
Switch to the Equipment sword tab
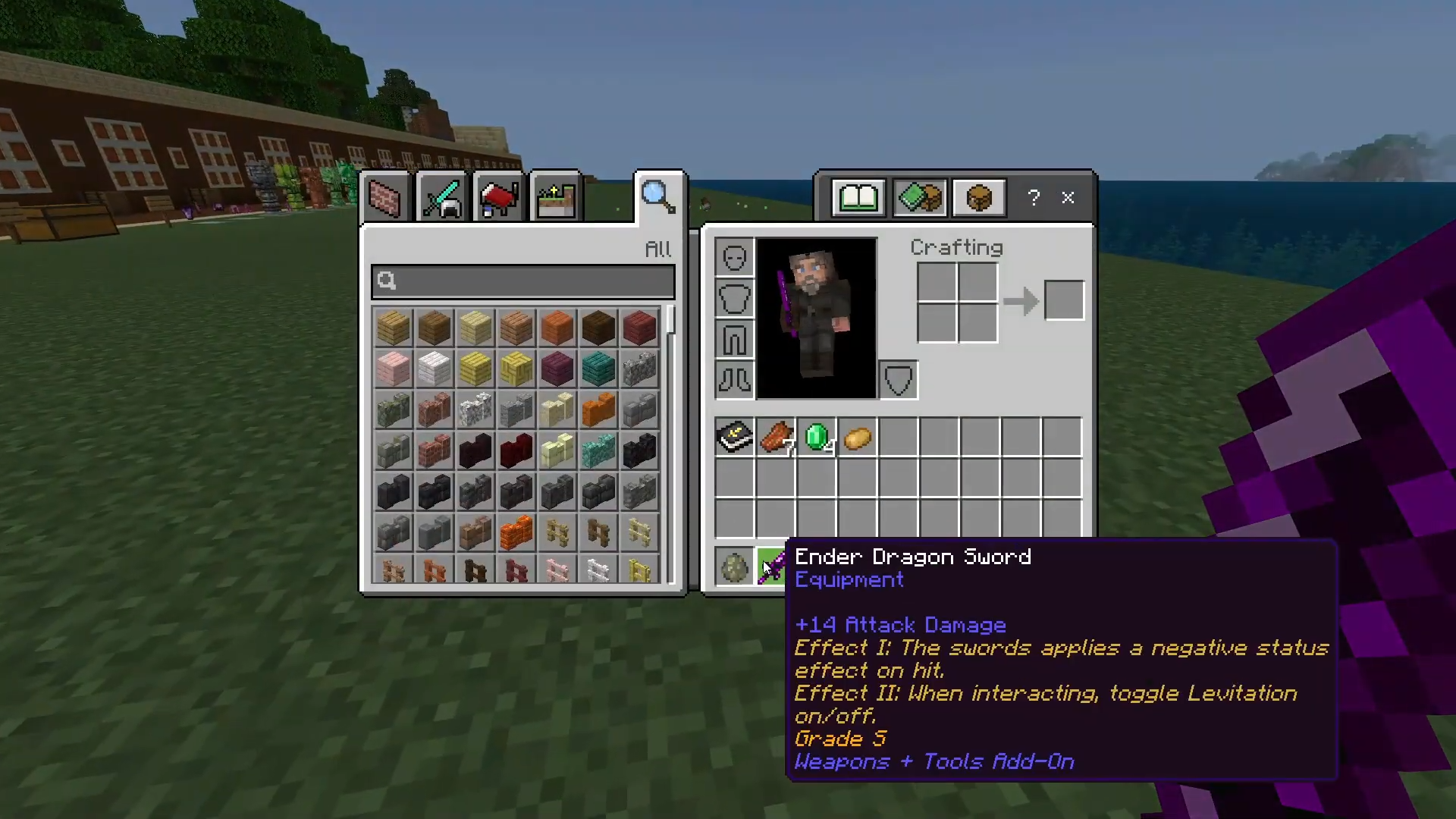click(441, 199)
